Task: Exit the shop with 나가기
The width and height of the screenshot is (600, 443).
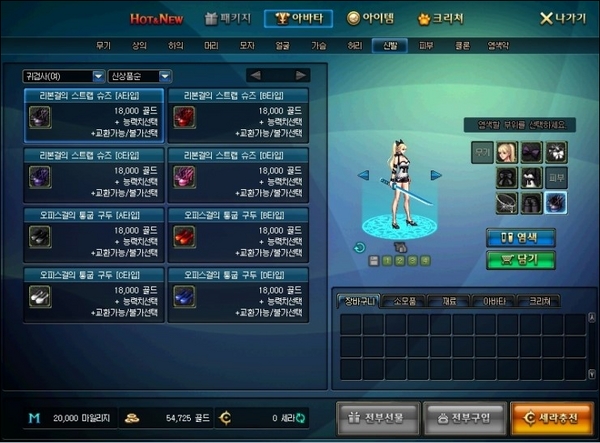Action: click(x=561, y=18)
